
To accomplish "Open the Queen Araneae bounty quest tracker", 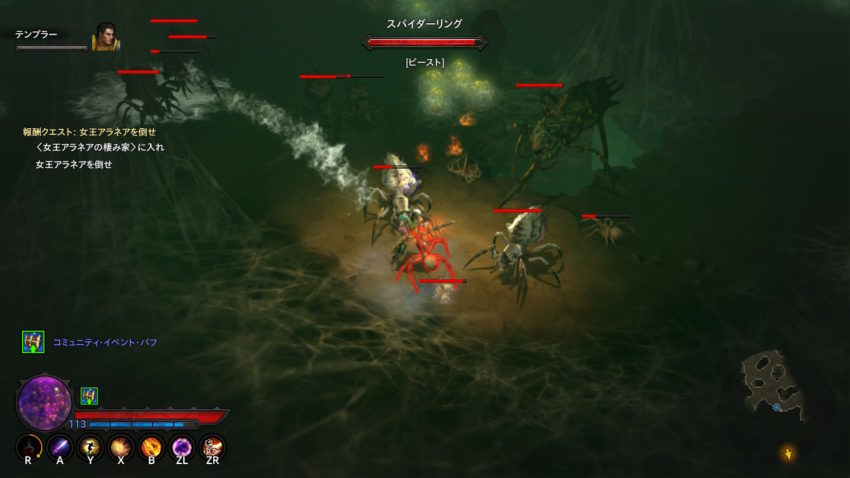I will point(90,131).
